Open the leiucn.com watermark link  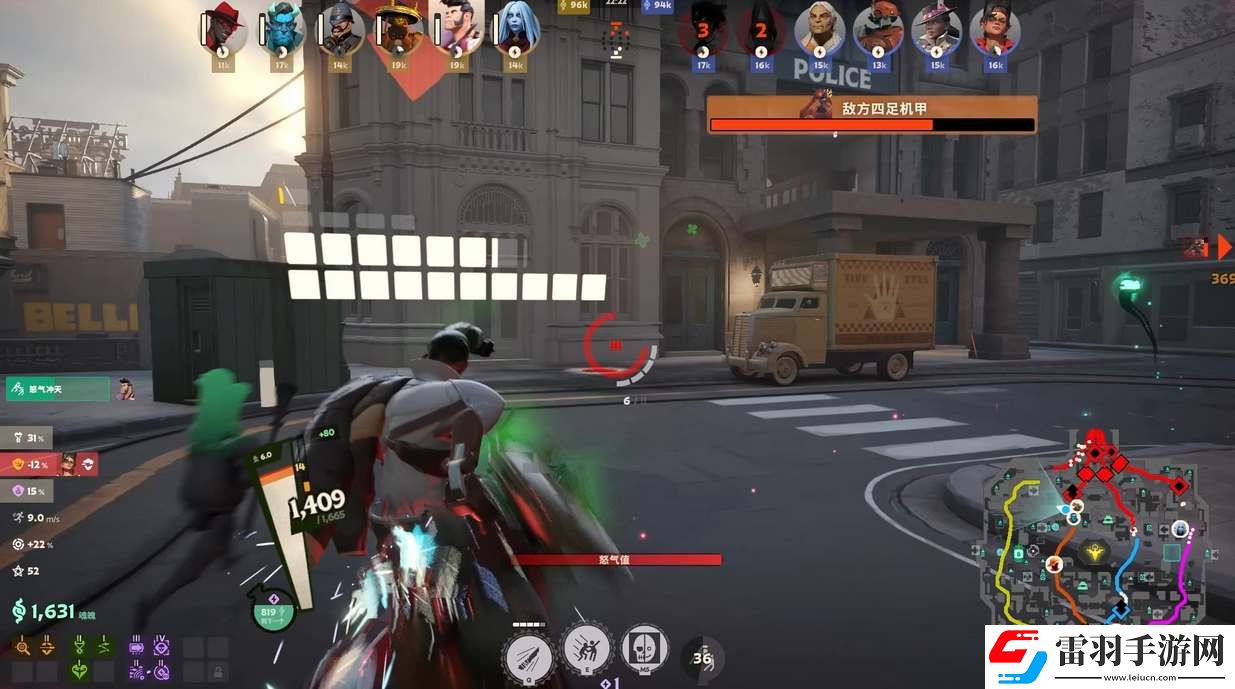pyautogui.click(x=1108, y=657)
